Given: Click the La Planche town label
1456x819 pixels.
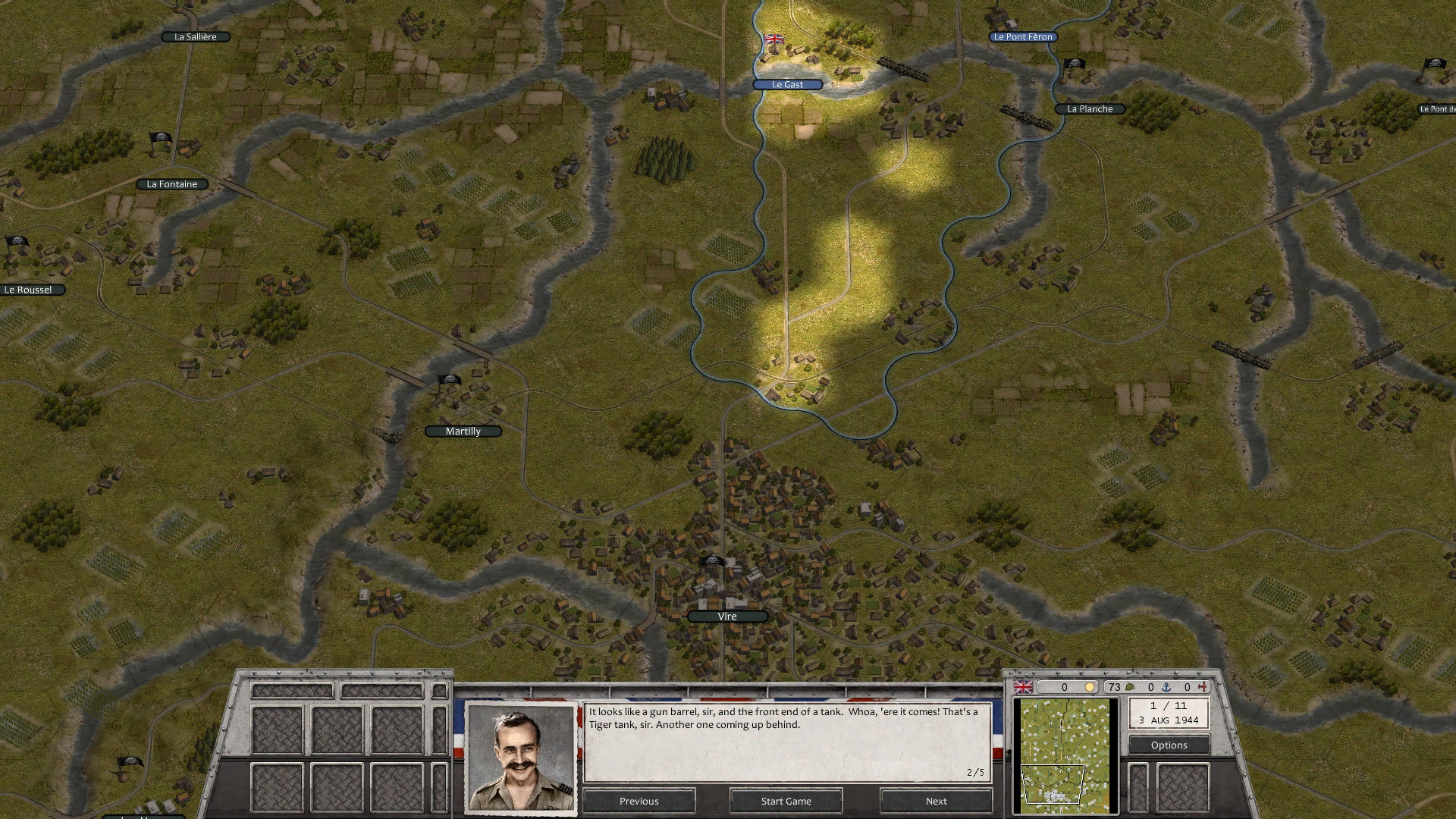Looking at the screenshot, I should (1090, 108).
